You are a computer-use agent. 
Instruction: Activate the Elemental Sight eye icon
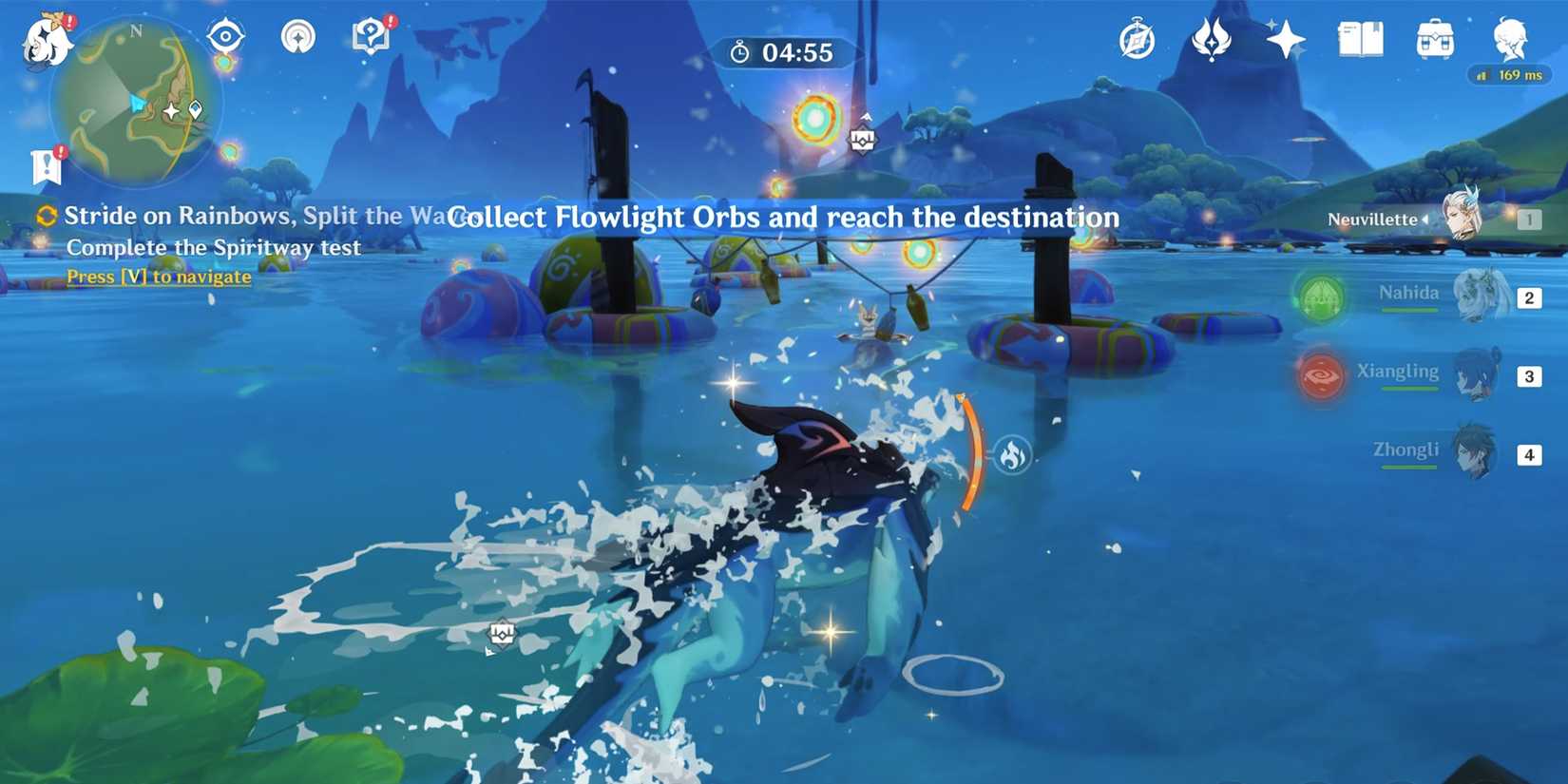pyautogui.click(x=225, y=34)
